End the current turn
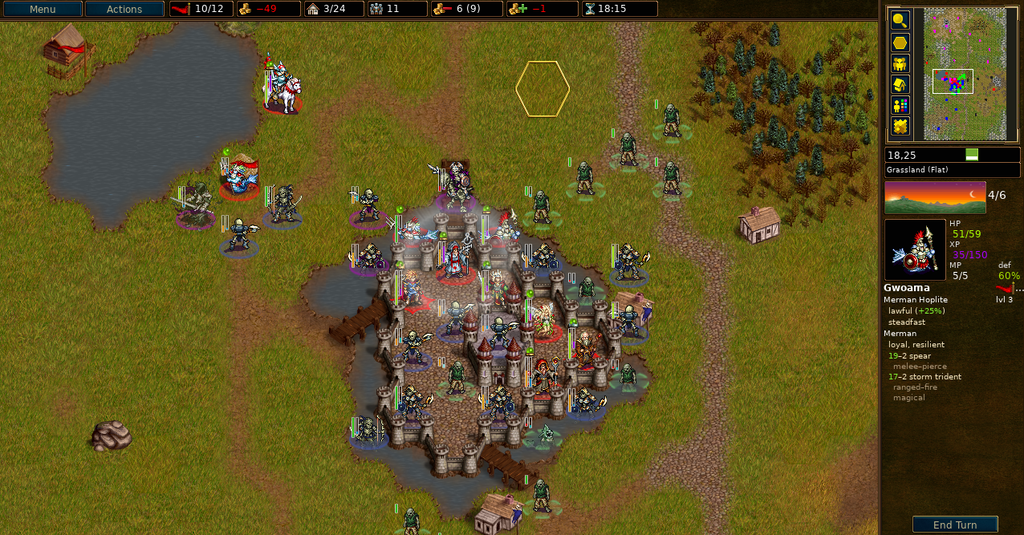The image size is (1024, 535). pos(954,525)
